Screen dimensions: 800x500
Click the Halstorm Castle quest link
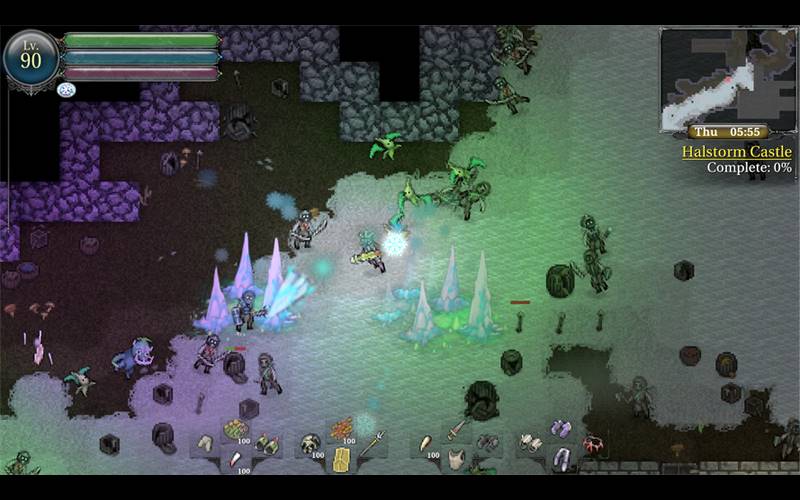pyautogui.click(x=736, y=152)
